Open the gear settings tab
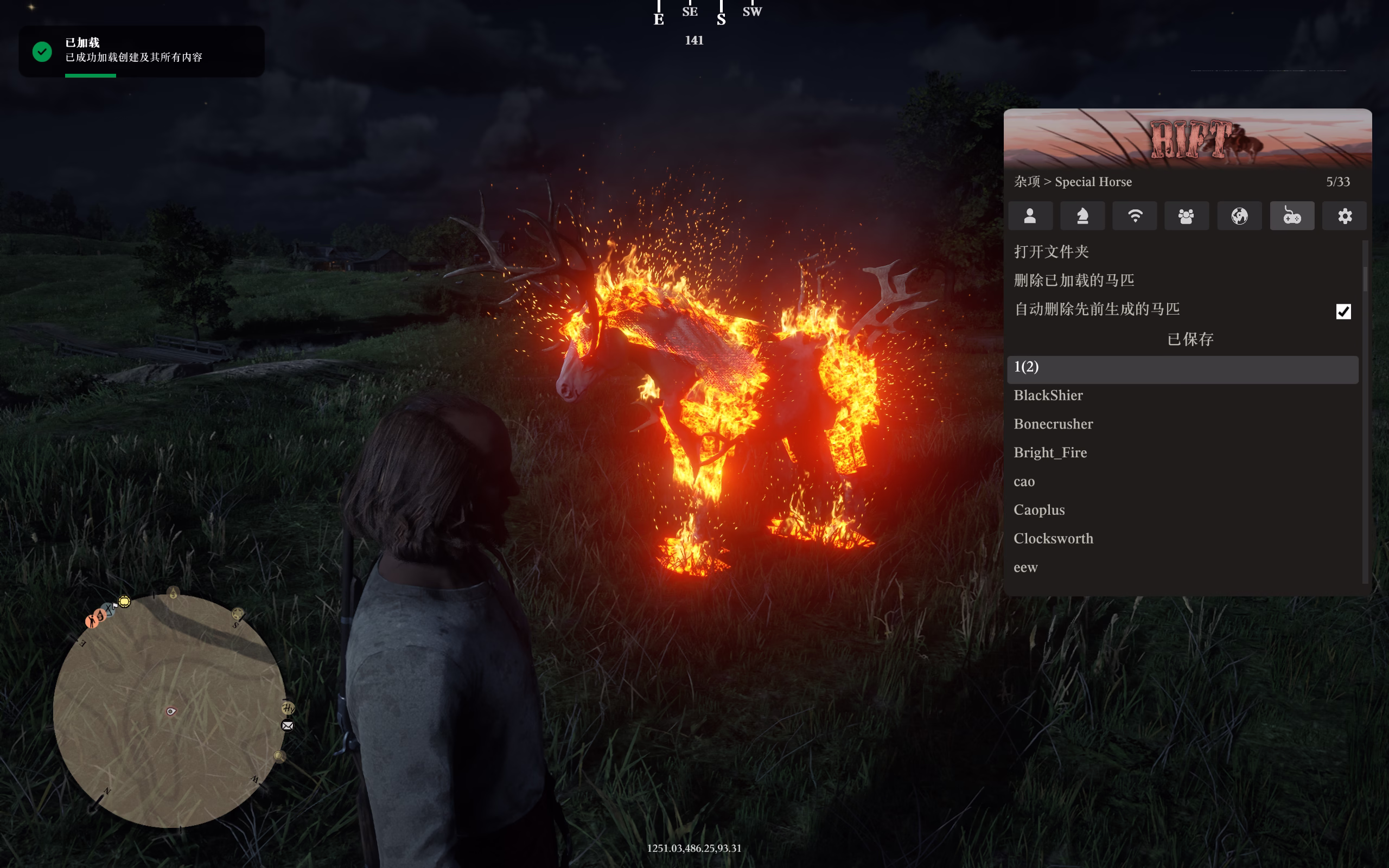 point(1344,216)
